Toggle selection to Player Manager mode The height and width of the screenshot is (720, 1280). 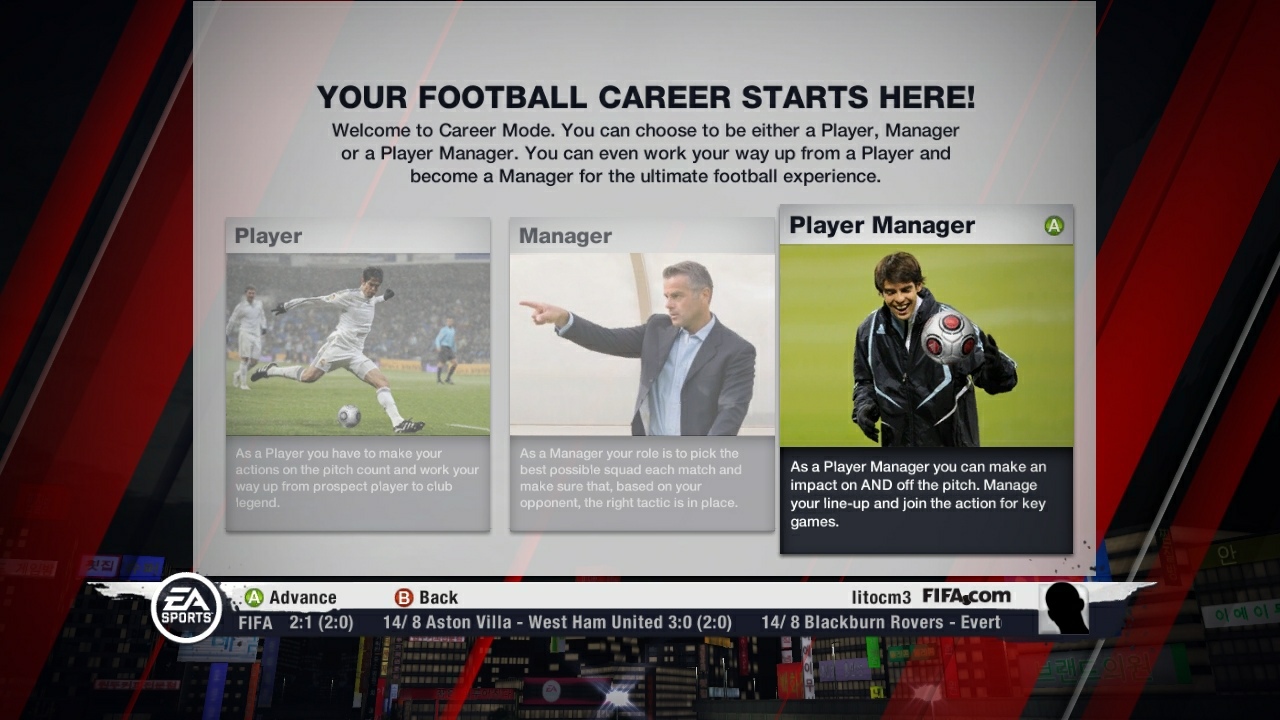[925, 350]
